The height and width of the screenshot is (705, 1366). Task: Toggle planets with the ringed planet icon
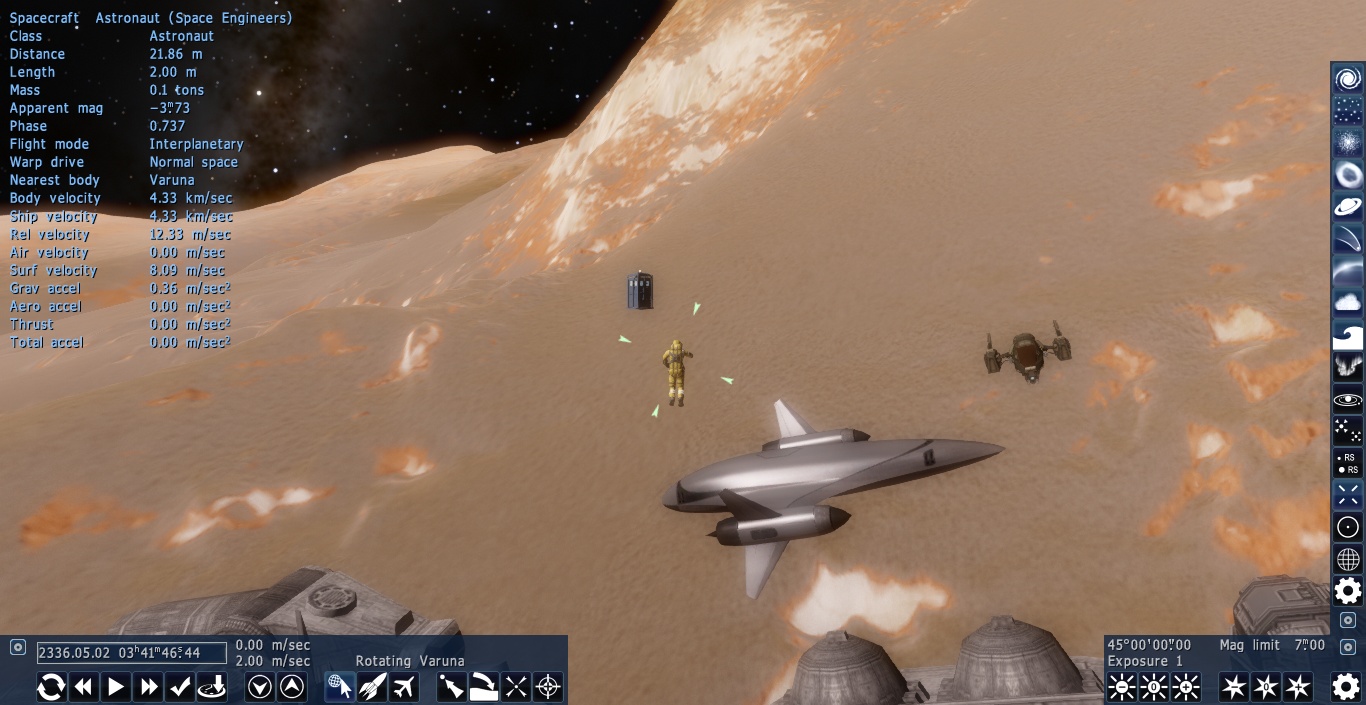(1348, 207)
